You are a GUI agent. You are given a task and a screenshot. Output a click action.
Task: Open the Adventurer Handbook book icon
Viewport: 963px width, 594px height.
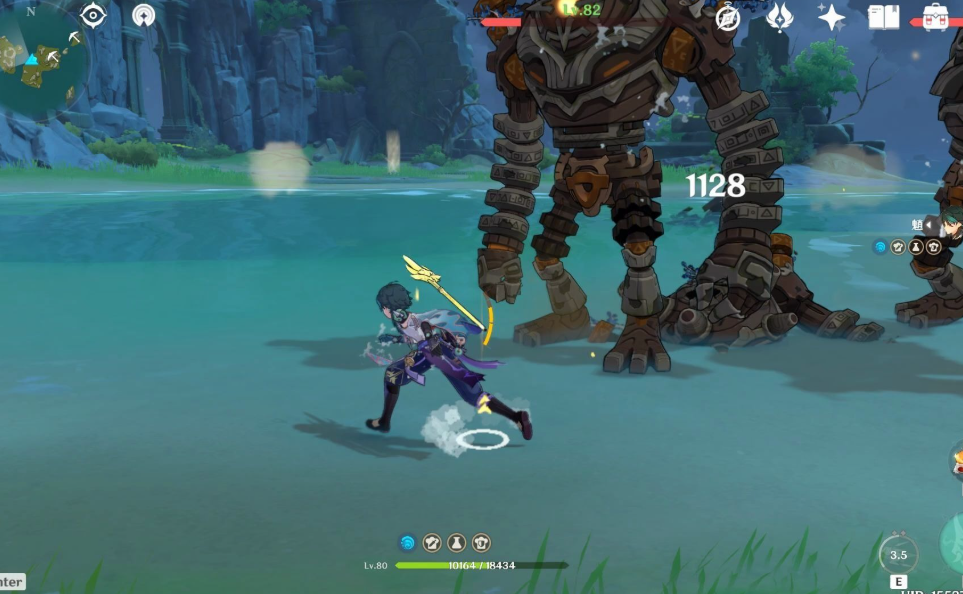click(x=884, y=17)
